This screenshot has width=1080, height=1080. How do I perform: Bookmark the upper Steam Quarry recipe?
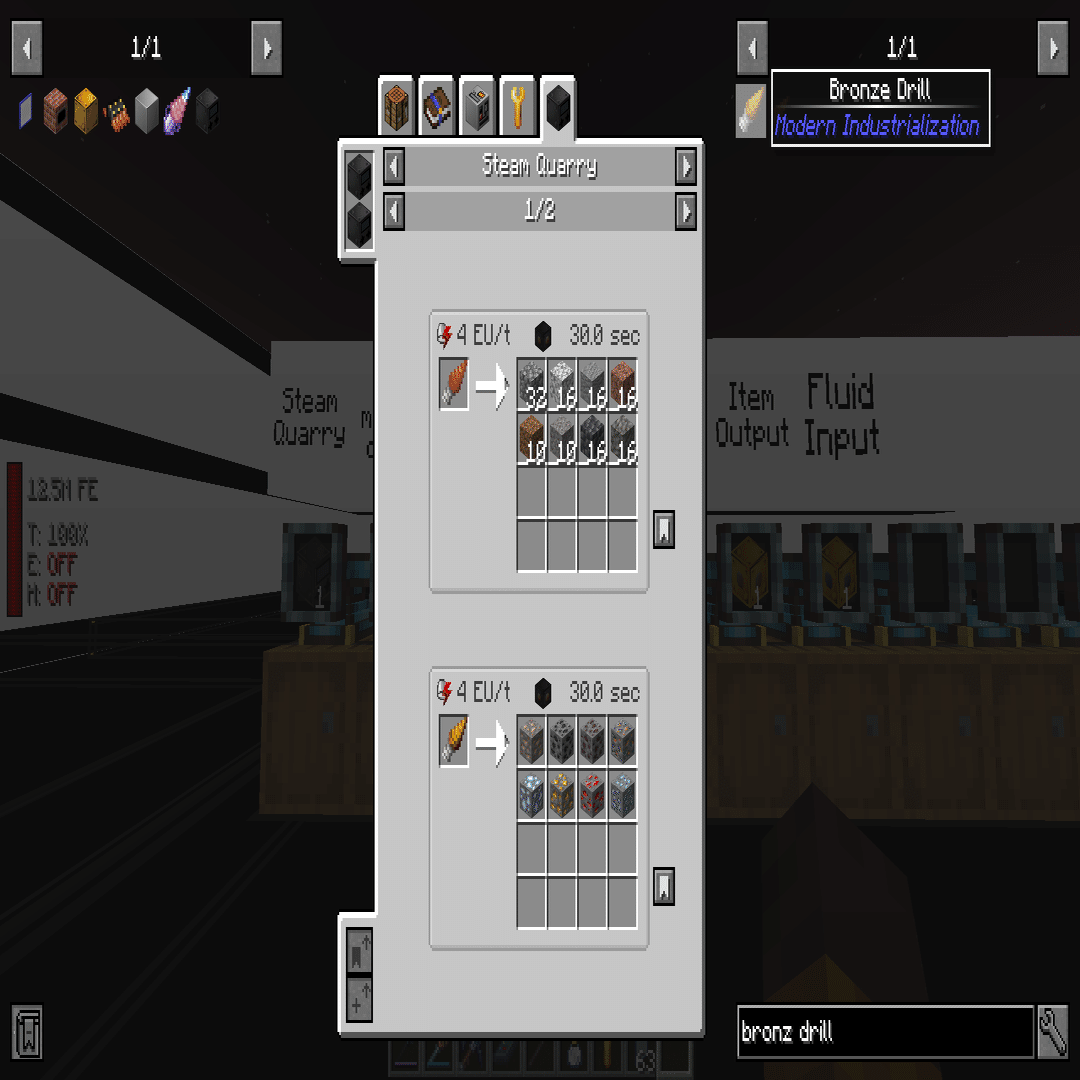(663, 529)
